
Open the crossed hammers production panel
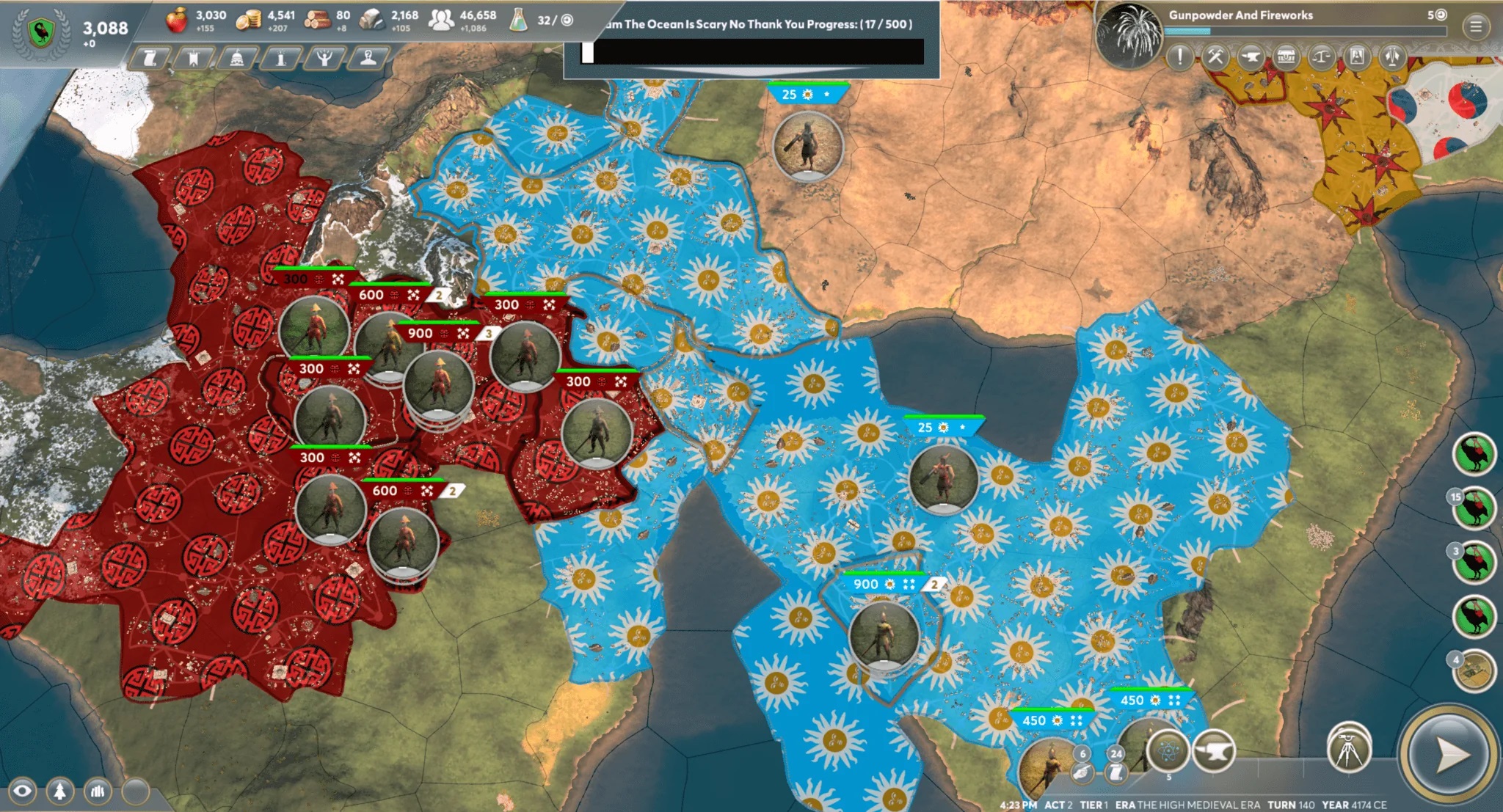(x=1215, y=57)
